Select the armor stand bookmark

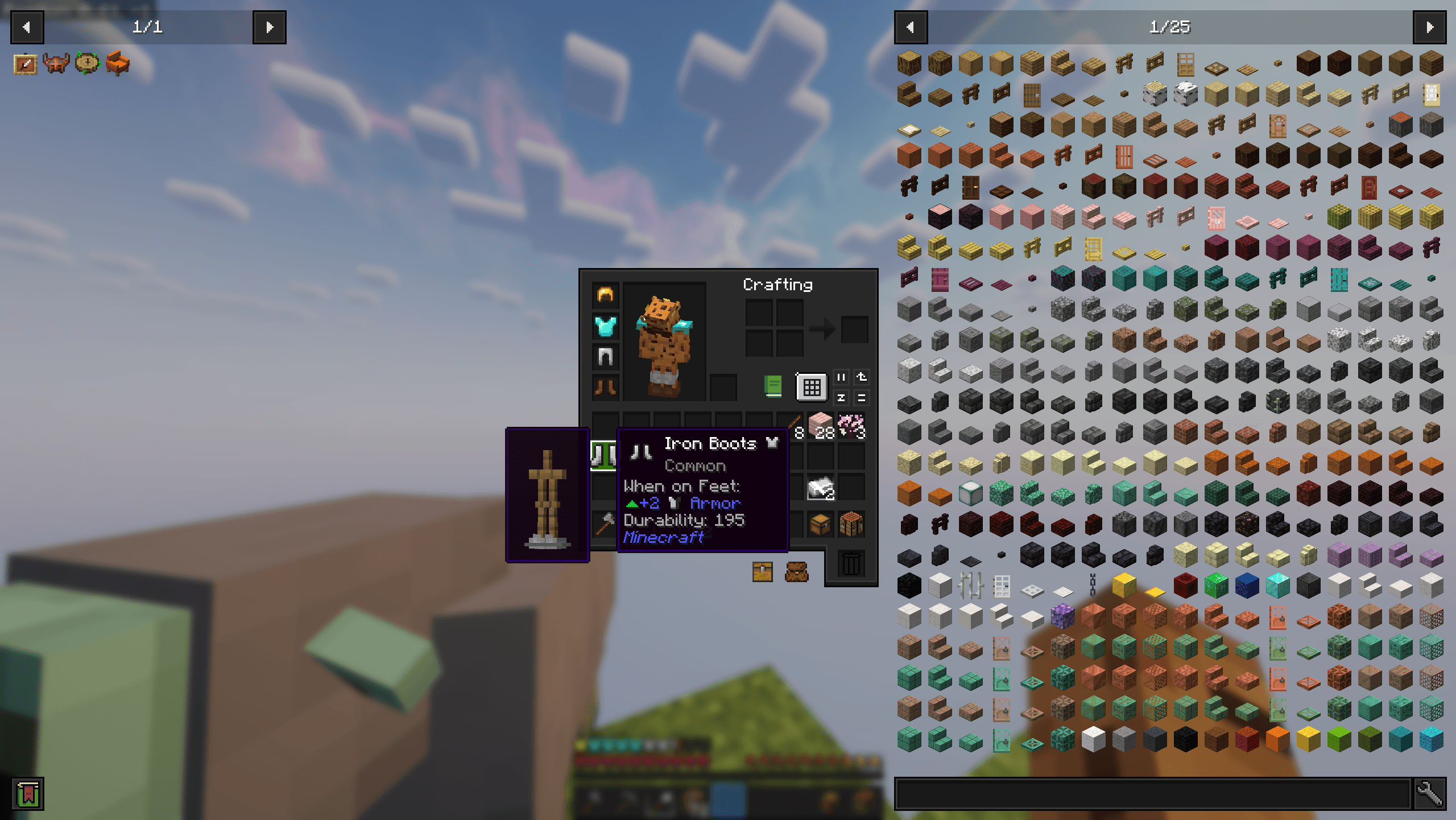pos(547,501)
